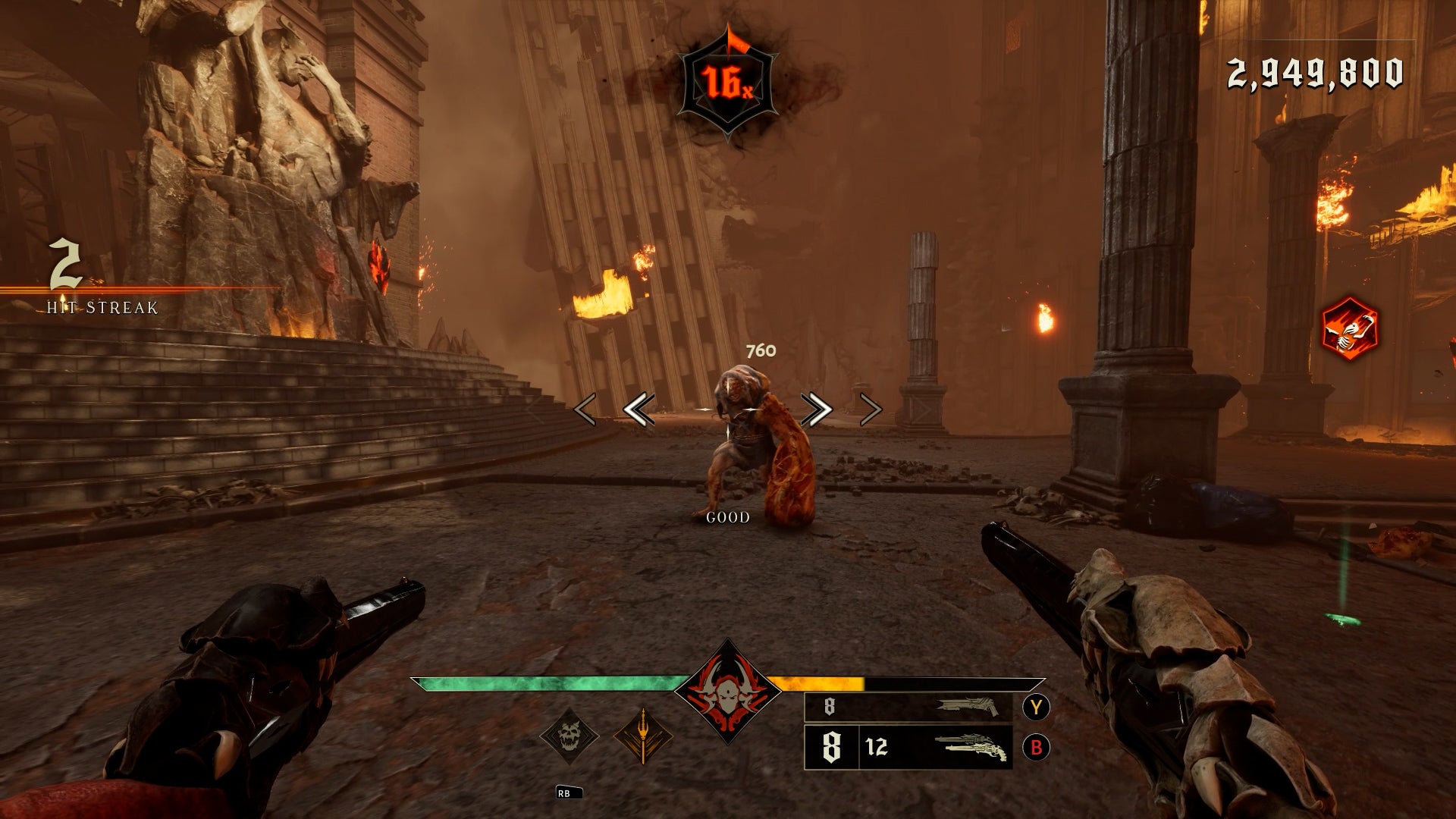Screen dimensions: 1456x819
Task: Click the red hexagon boon icon
Action: click(x=1349, y=329)
